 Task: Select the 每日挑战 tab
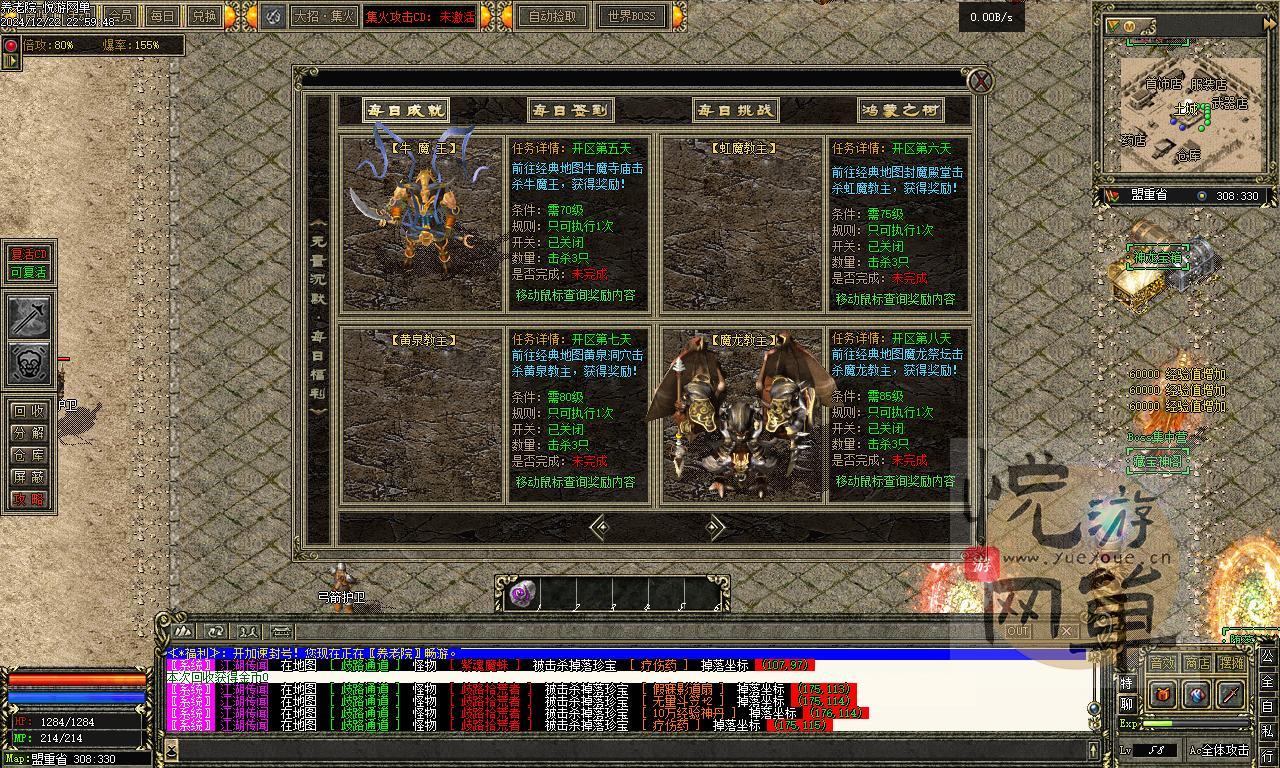coord(735,110)
